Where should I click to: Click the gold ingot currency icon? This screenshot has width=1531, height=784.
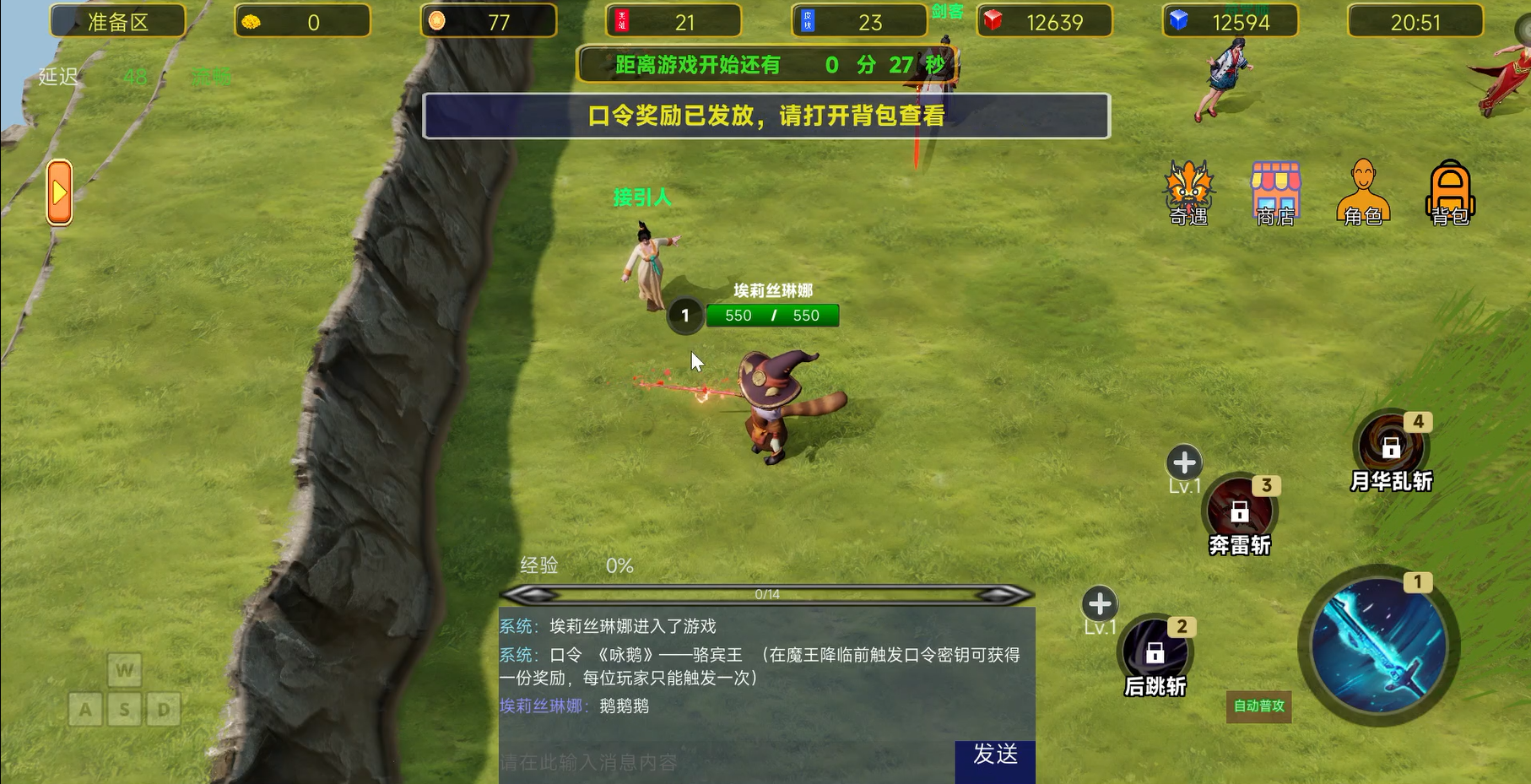point(252,22)
